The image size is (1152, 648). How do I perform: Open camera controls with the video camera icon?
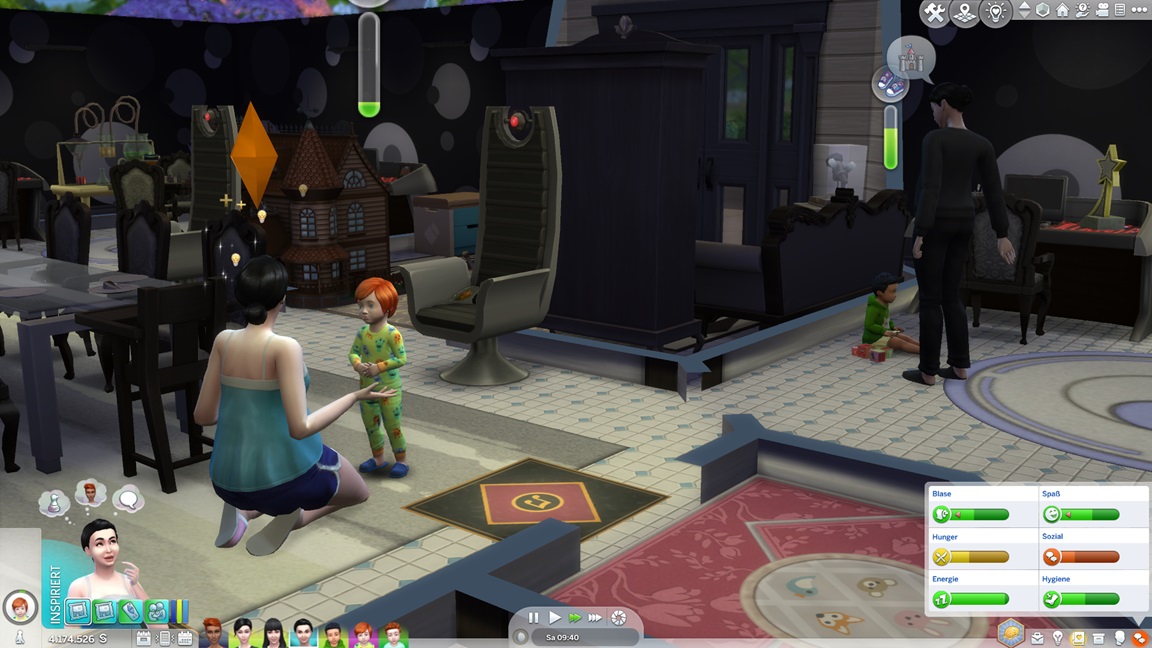coord(1102,11)
